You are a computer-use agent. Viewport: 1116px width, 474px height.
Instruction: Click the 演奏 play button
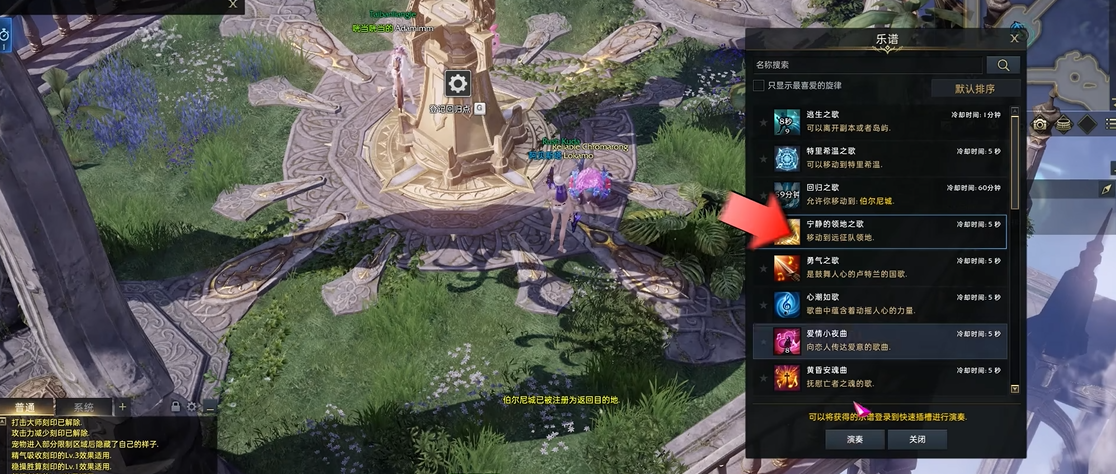coord(855,439)
